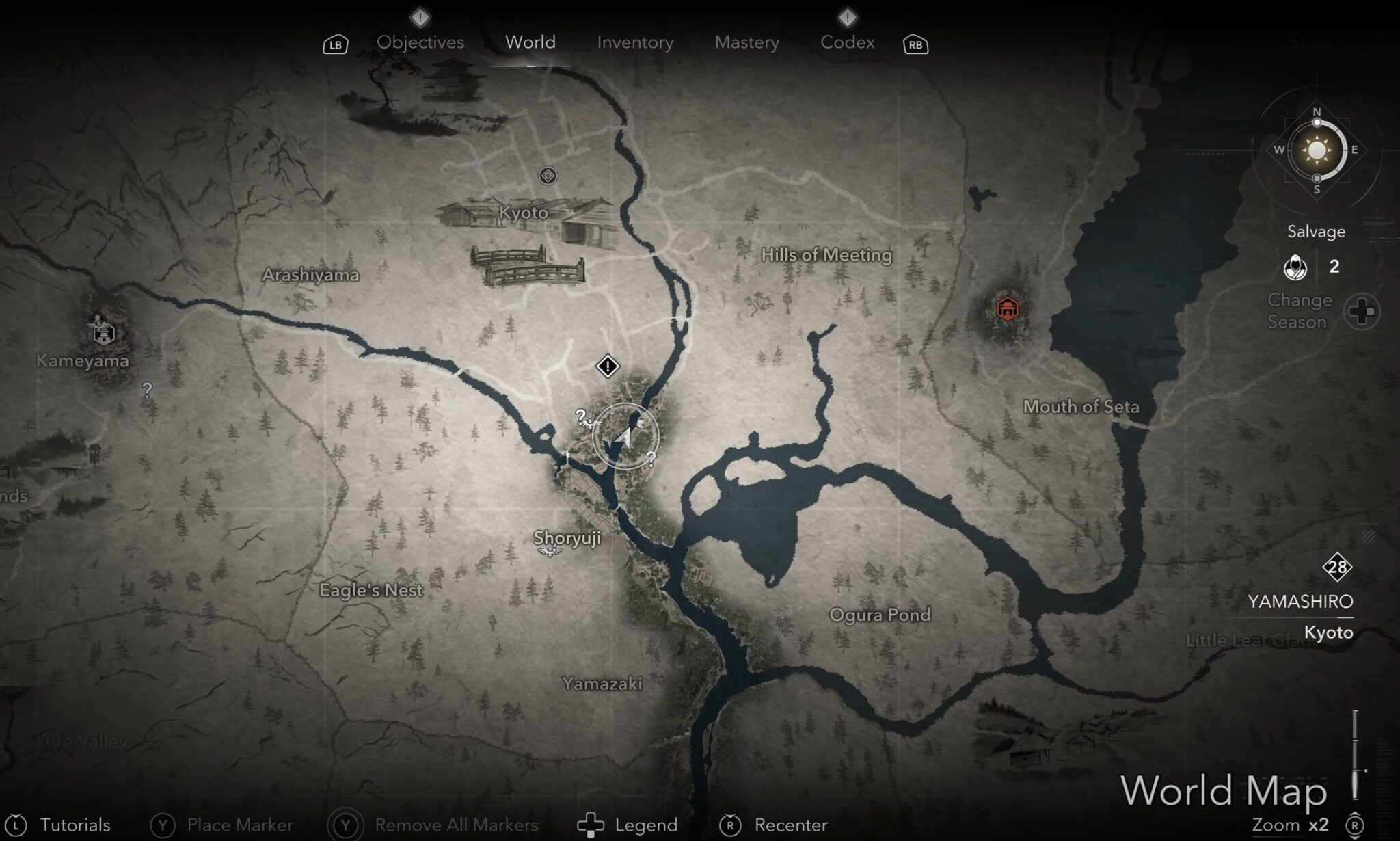
Task: Open the Mastery tab
Action: 746,42
